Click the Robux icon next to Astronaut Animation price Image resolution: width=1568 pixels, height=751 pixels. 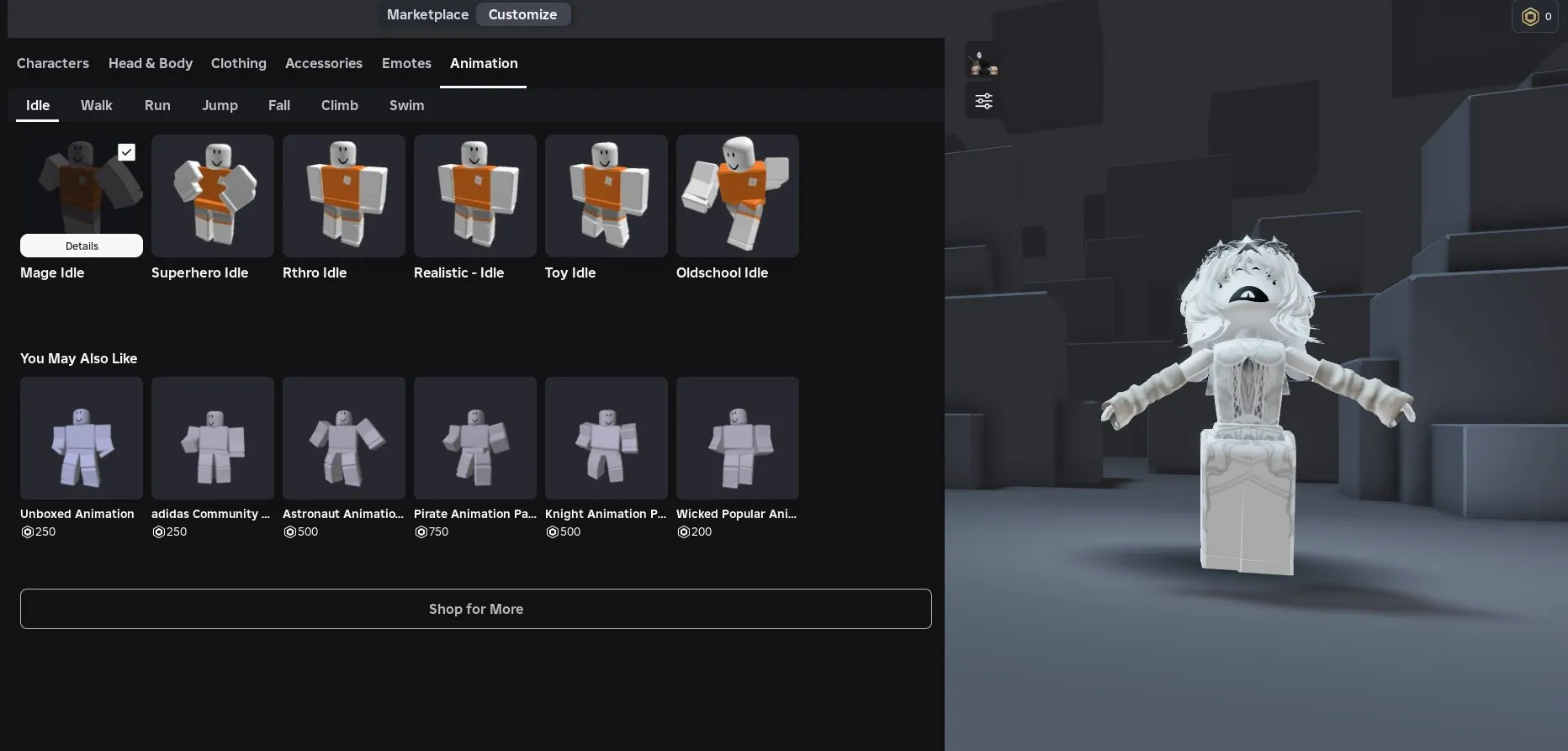289,532
